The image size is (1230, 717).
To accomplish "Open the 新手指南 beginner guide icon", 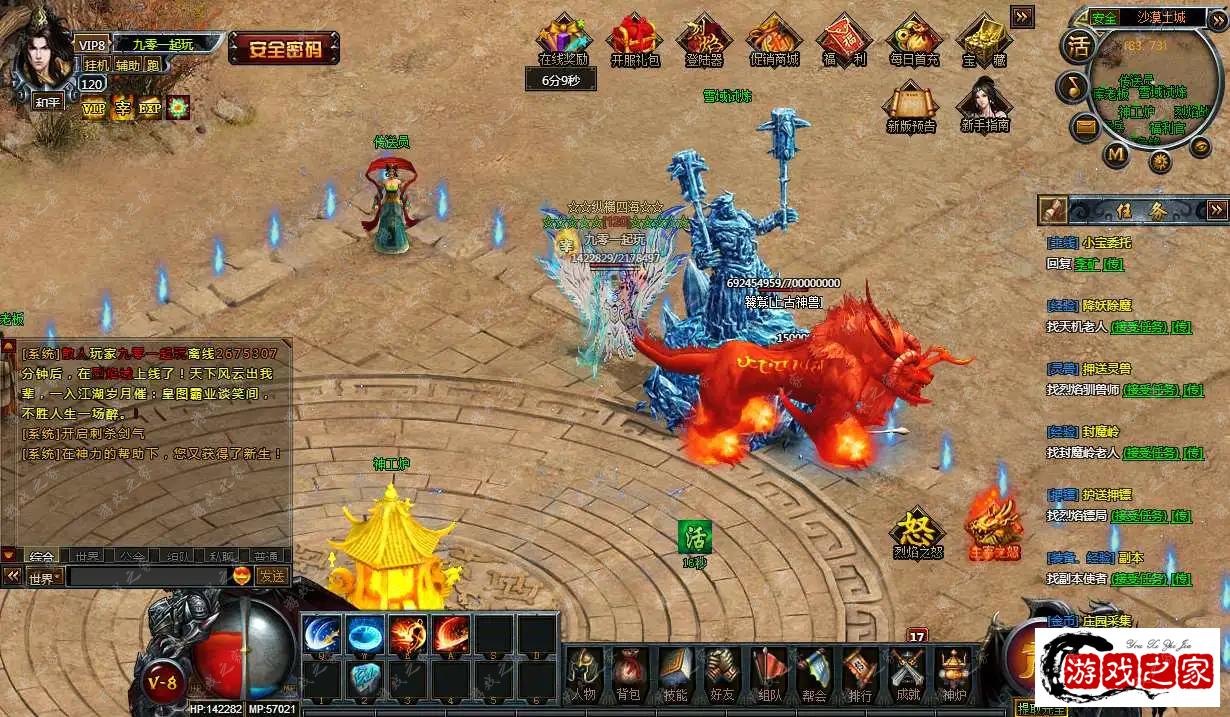I will (984, 105).
